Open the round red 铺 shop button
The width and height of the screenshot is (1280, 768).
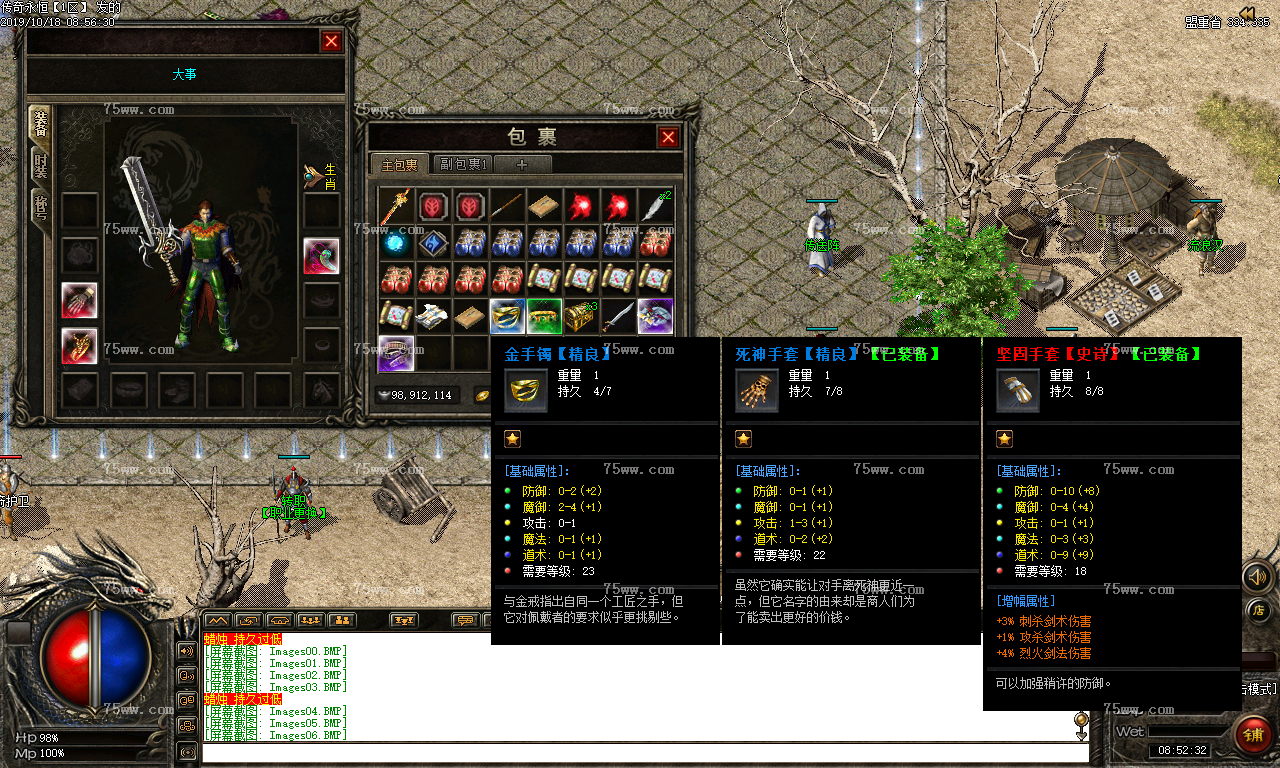(1252, 735)
